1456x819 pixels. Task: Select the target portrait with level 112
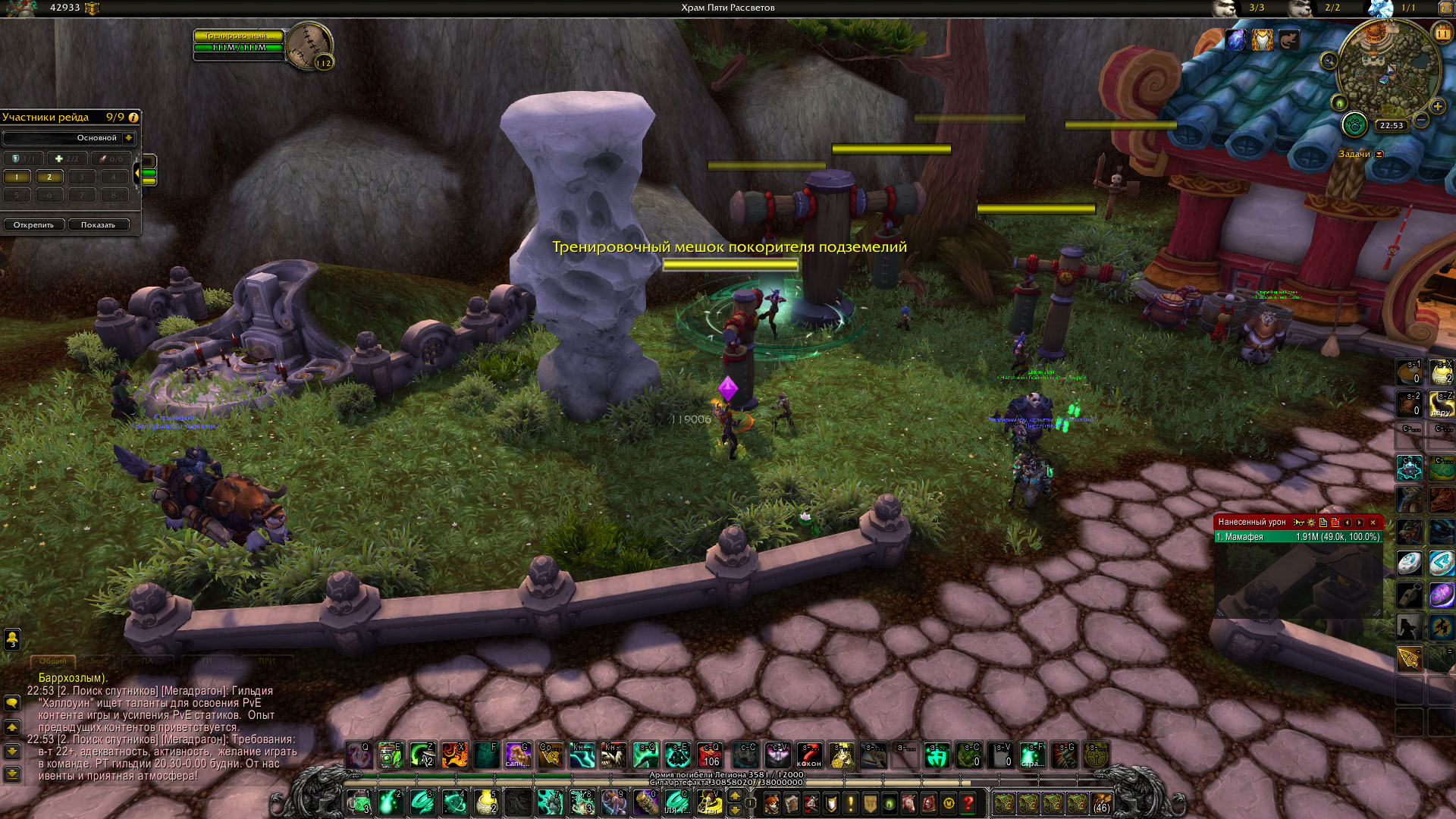coord(309,45)
